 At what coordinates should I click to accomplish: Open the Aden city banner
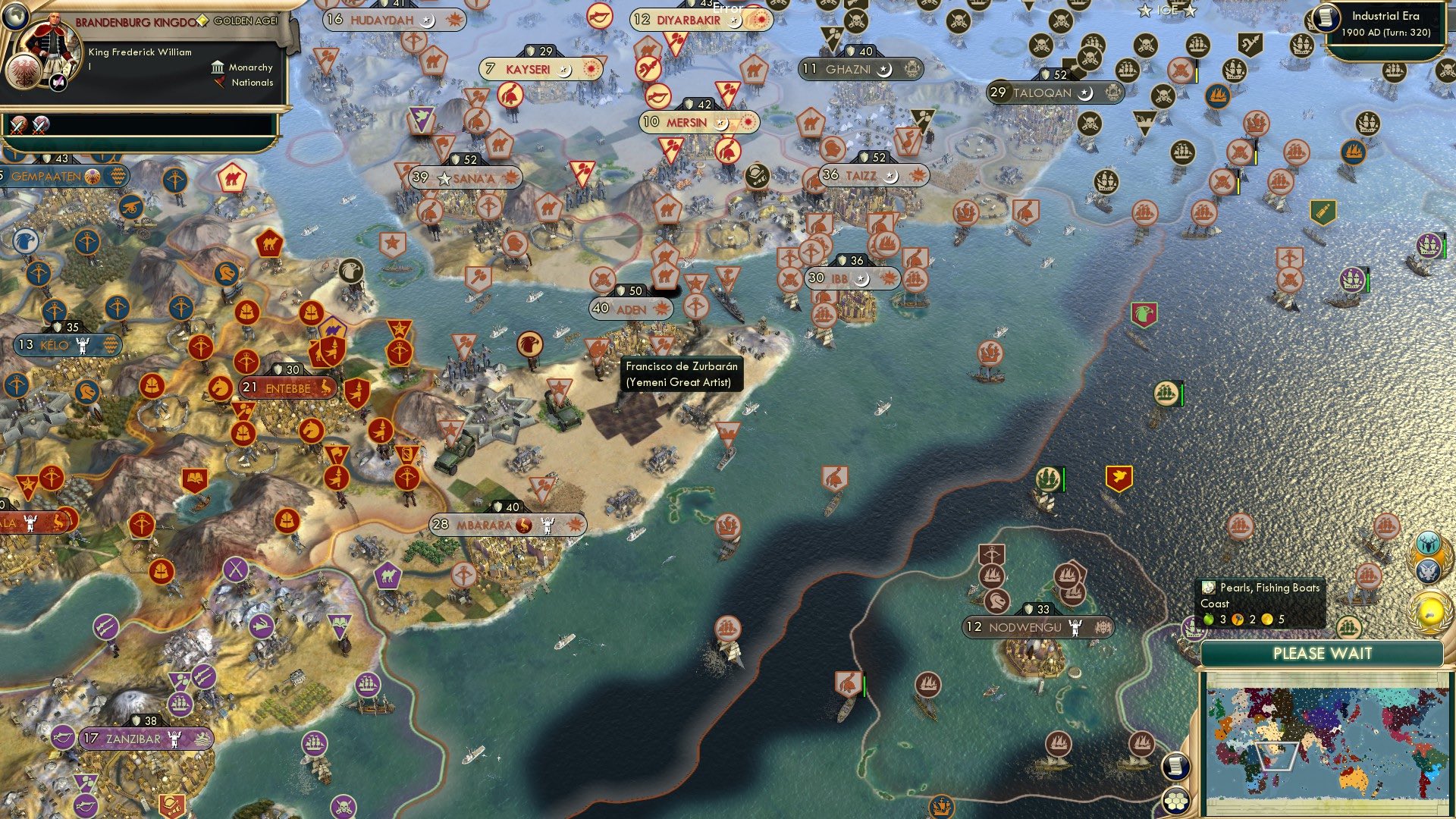(632, 309)
